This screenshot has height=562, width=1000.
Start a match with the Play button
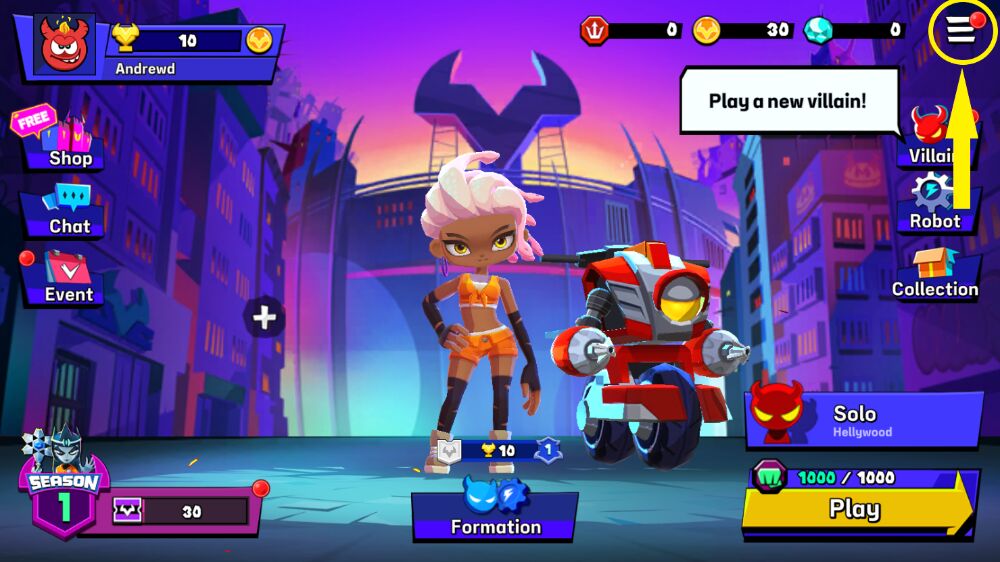click(855, 508)
